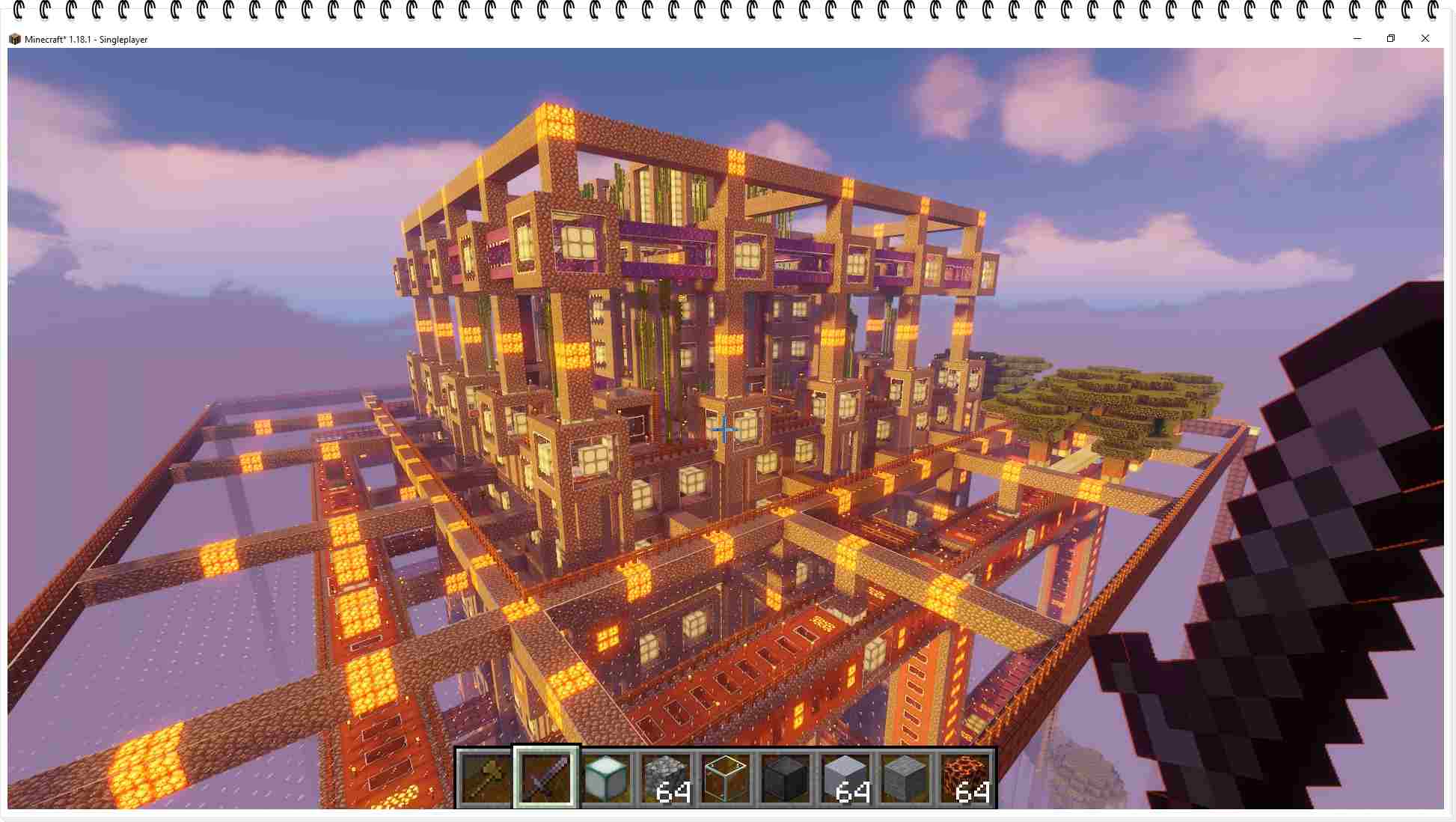Click the crosshair at the center of the screen
This screenshot has height=822, width=1456.
[724, 429]
